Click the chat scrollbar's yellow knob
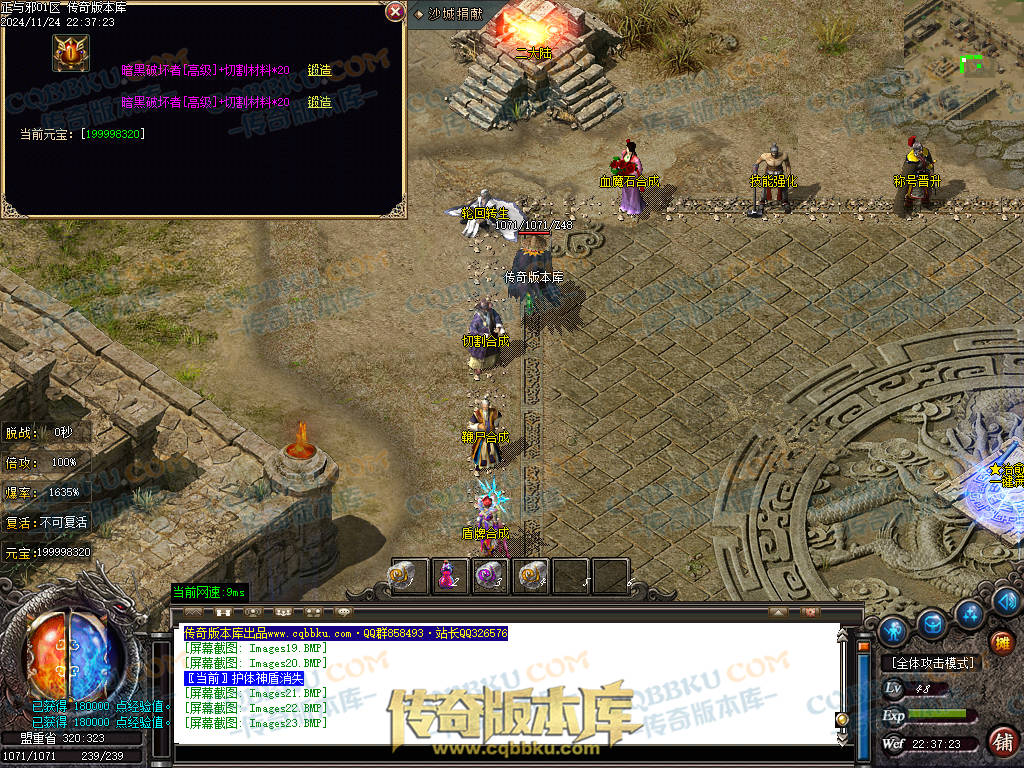This screenshot has width=1024, height=768. 842,718
